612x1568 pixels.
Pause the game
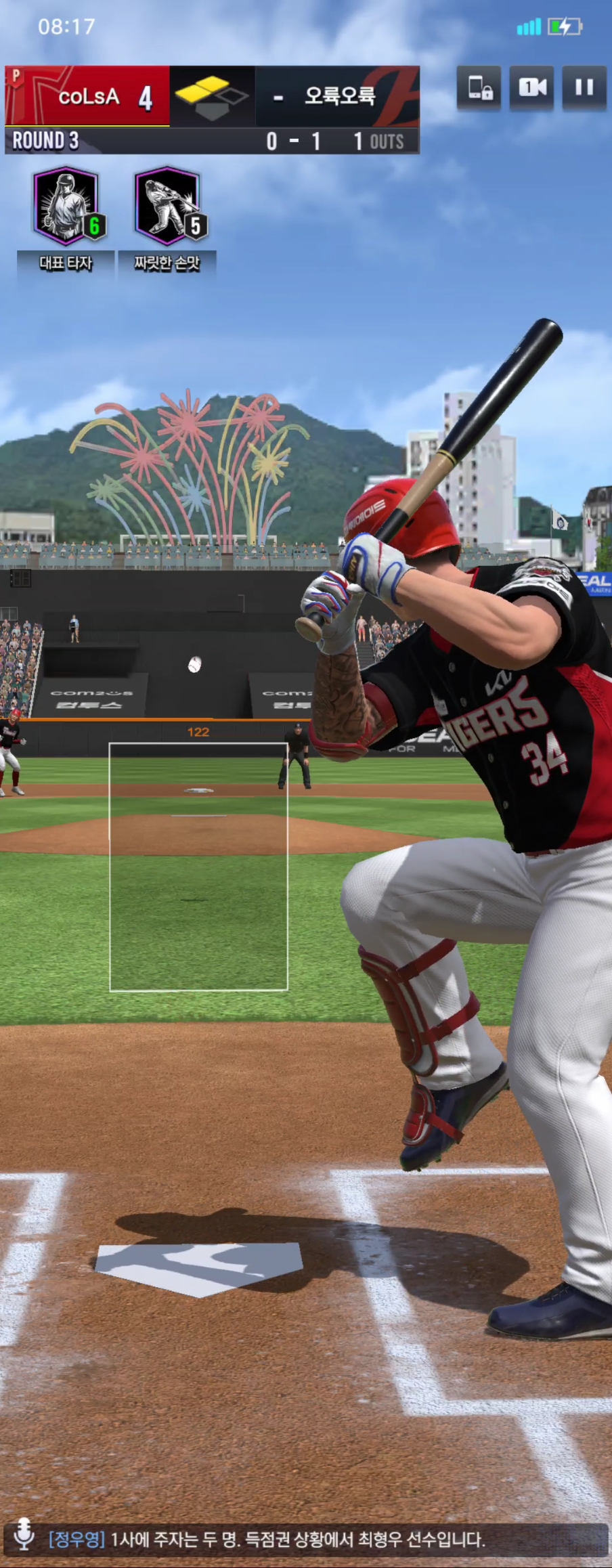coord(584,88)
